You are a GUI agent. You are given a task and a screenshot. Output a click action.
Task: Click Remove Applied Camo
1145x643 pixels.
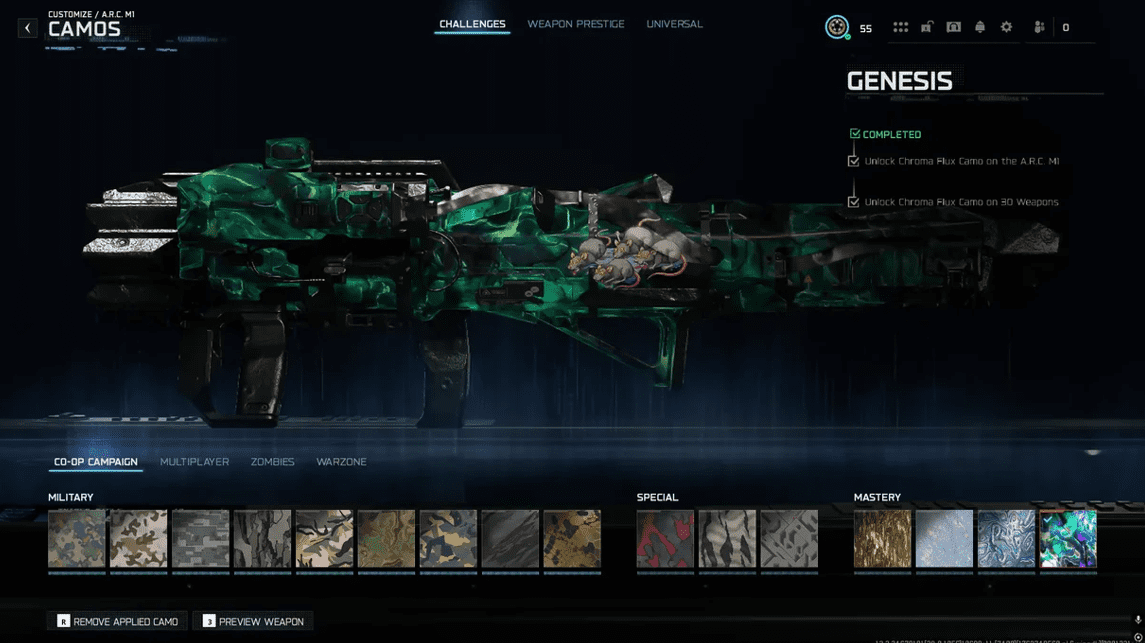click(118, 621)
